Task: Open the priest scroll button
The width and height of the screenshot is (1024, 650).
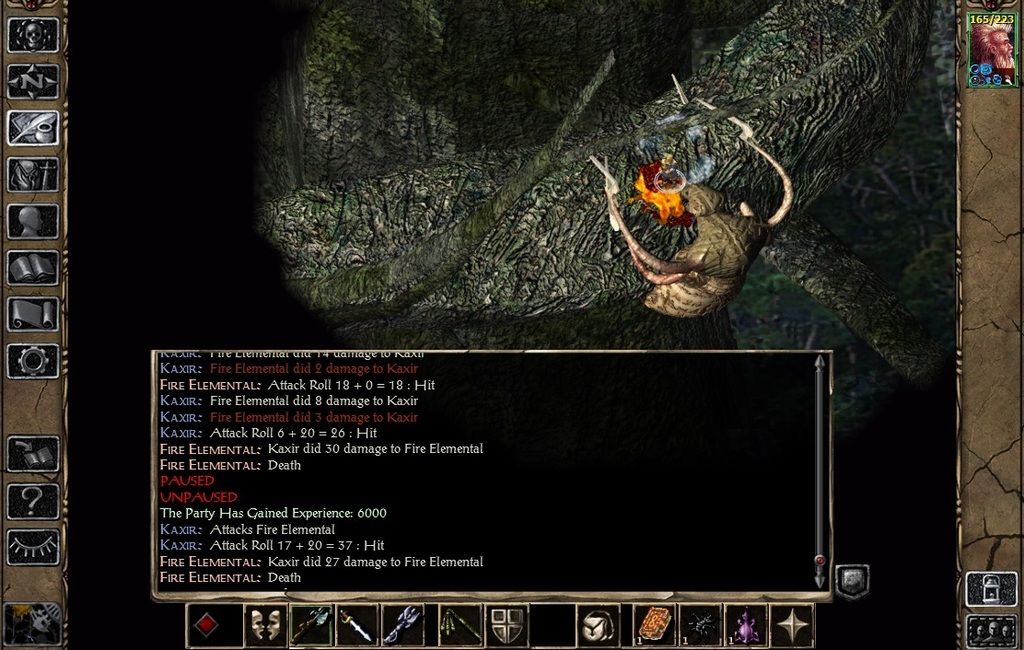Action: click(33, 314)
